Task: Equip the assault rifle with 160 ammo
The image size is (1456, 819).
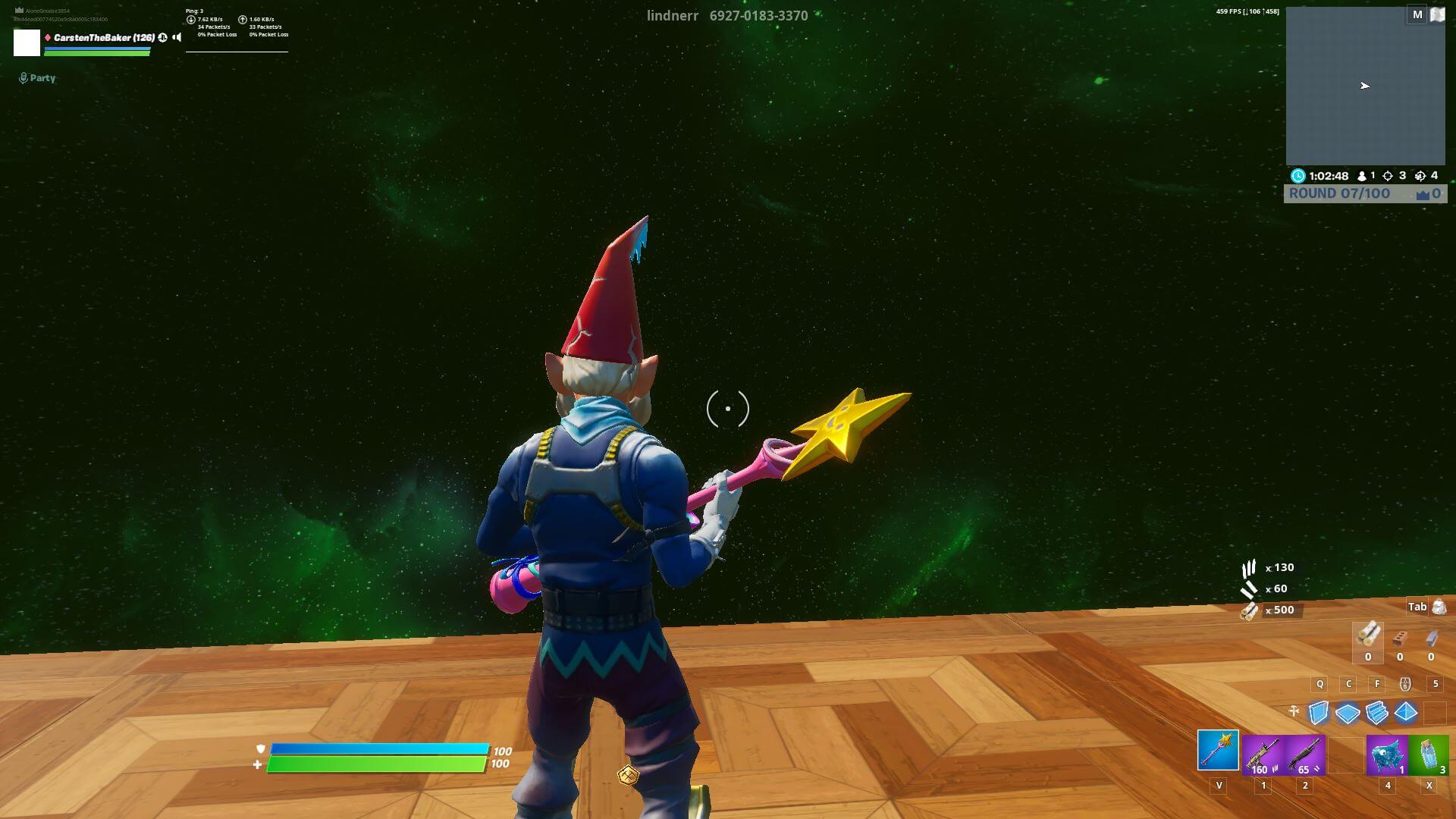Action: point(1263,755)
